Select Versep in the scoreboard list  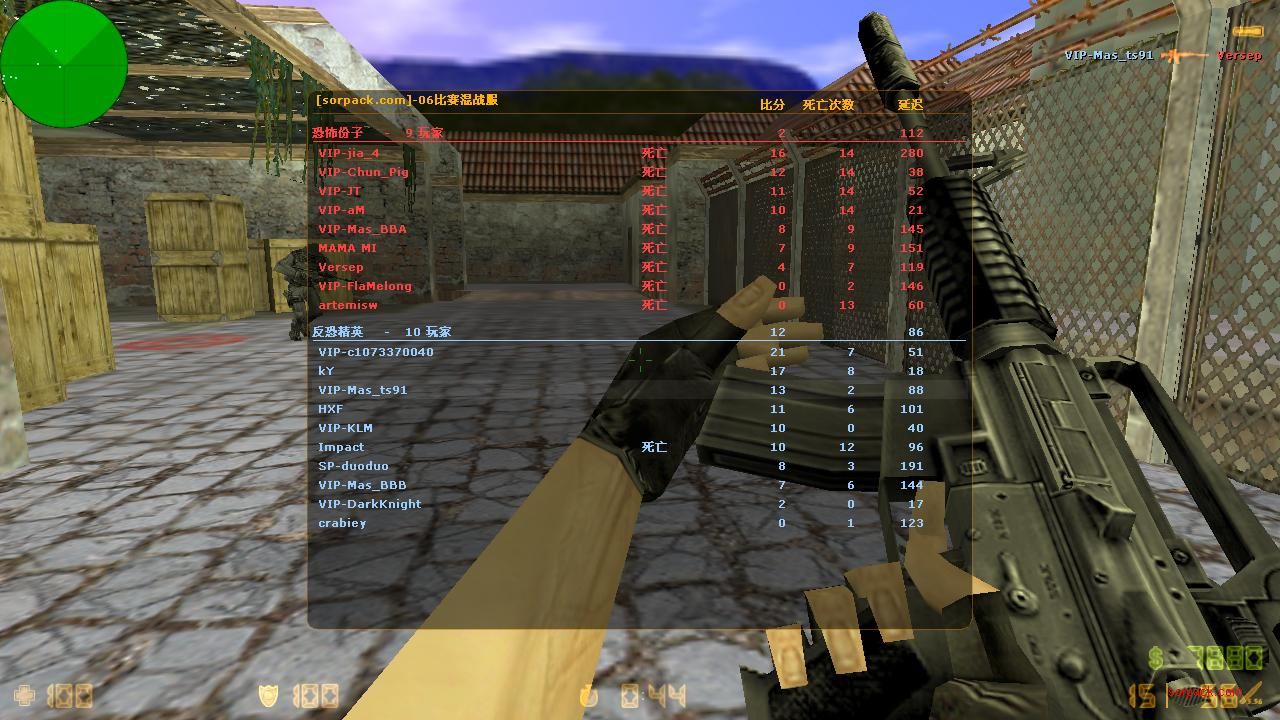coord(341,267)
